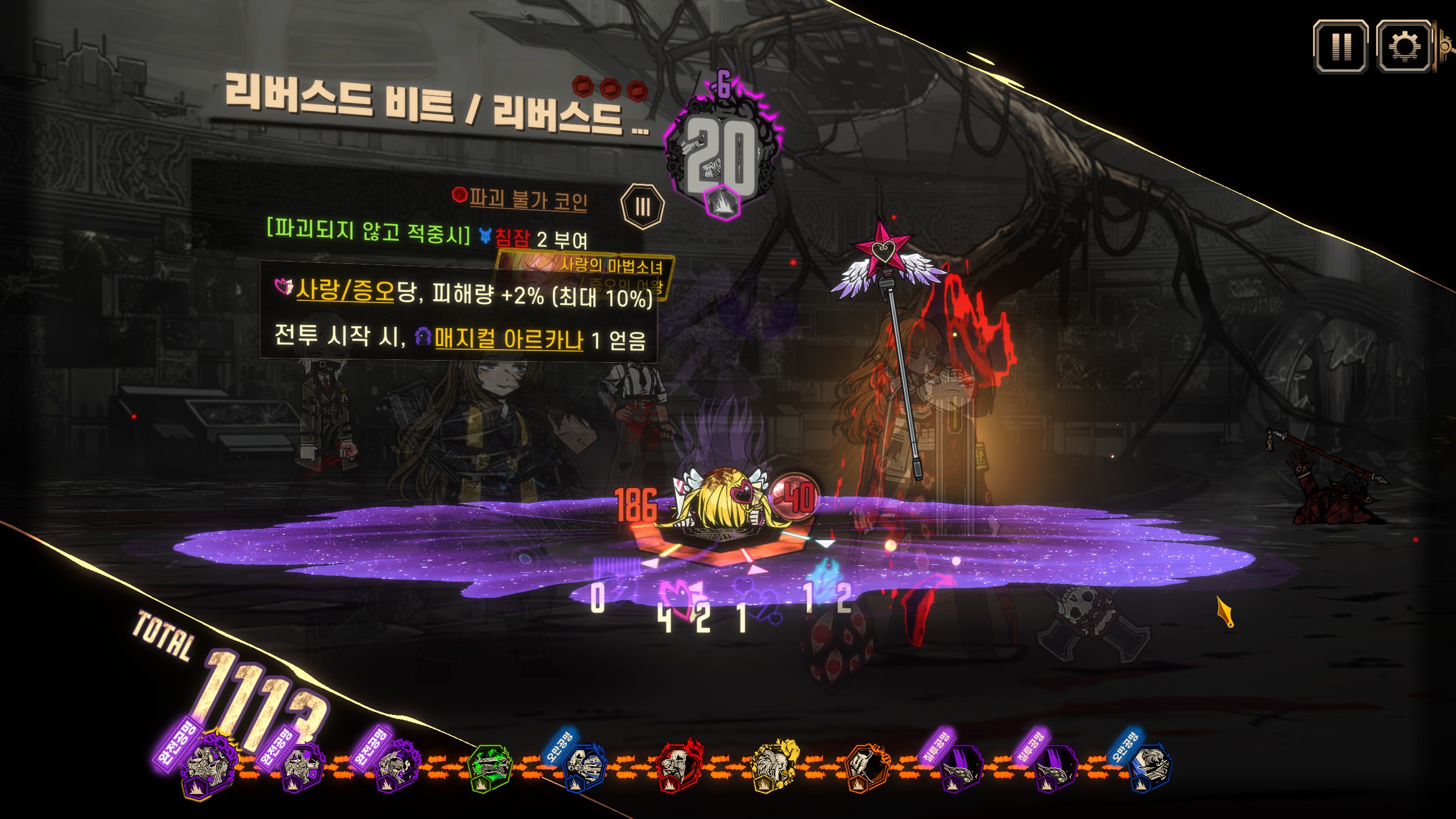Image resolution: width=1456 pixels, height=819 pixels.
Task: Show the 사랑/증오 keyword details
Action: coord(345,291)
